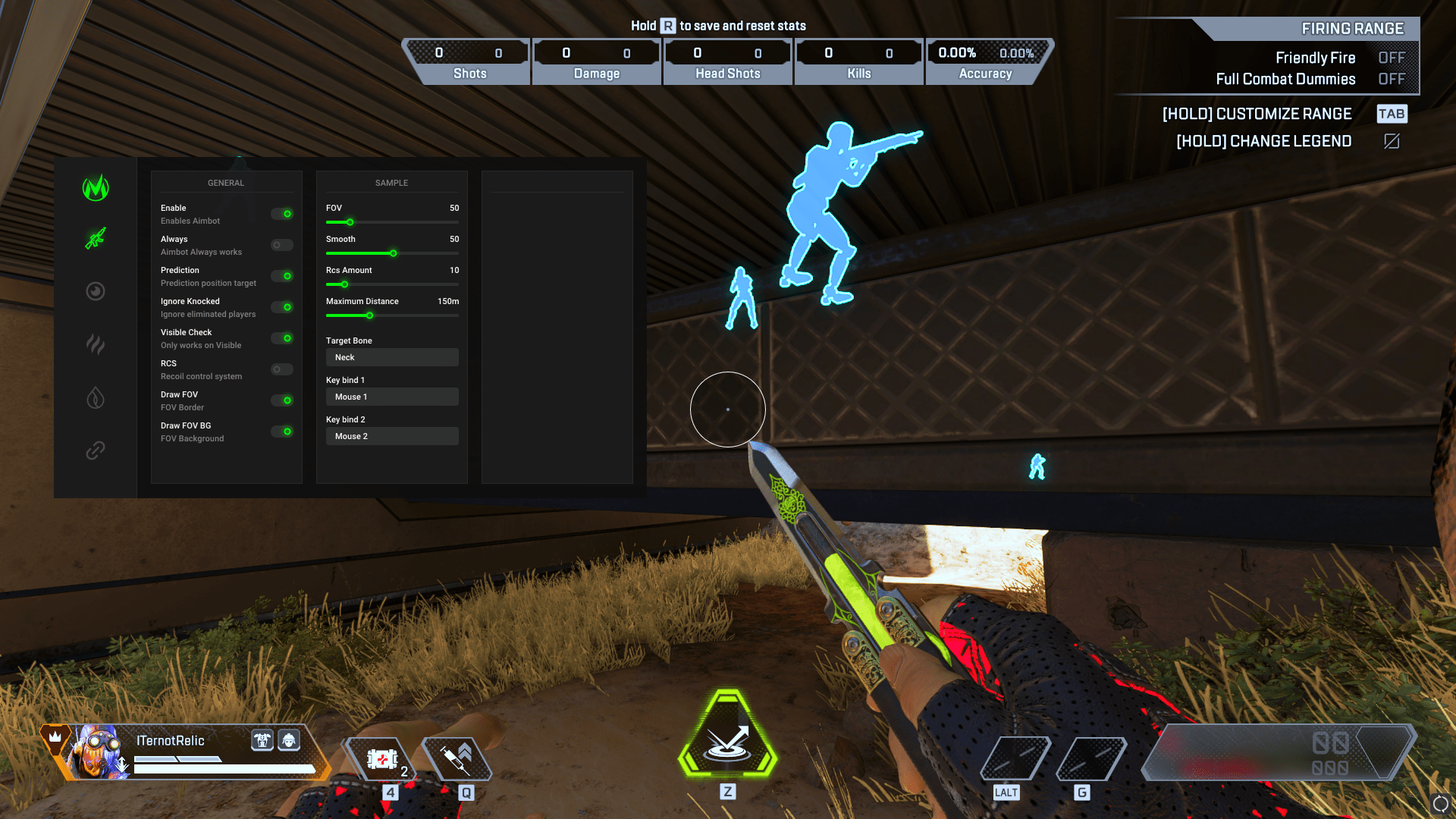Turn on the RCS recoil control switch
The height and width of the screenshot is (819, 1456).
pyautogui.click(x=282, y=369)
